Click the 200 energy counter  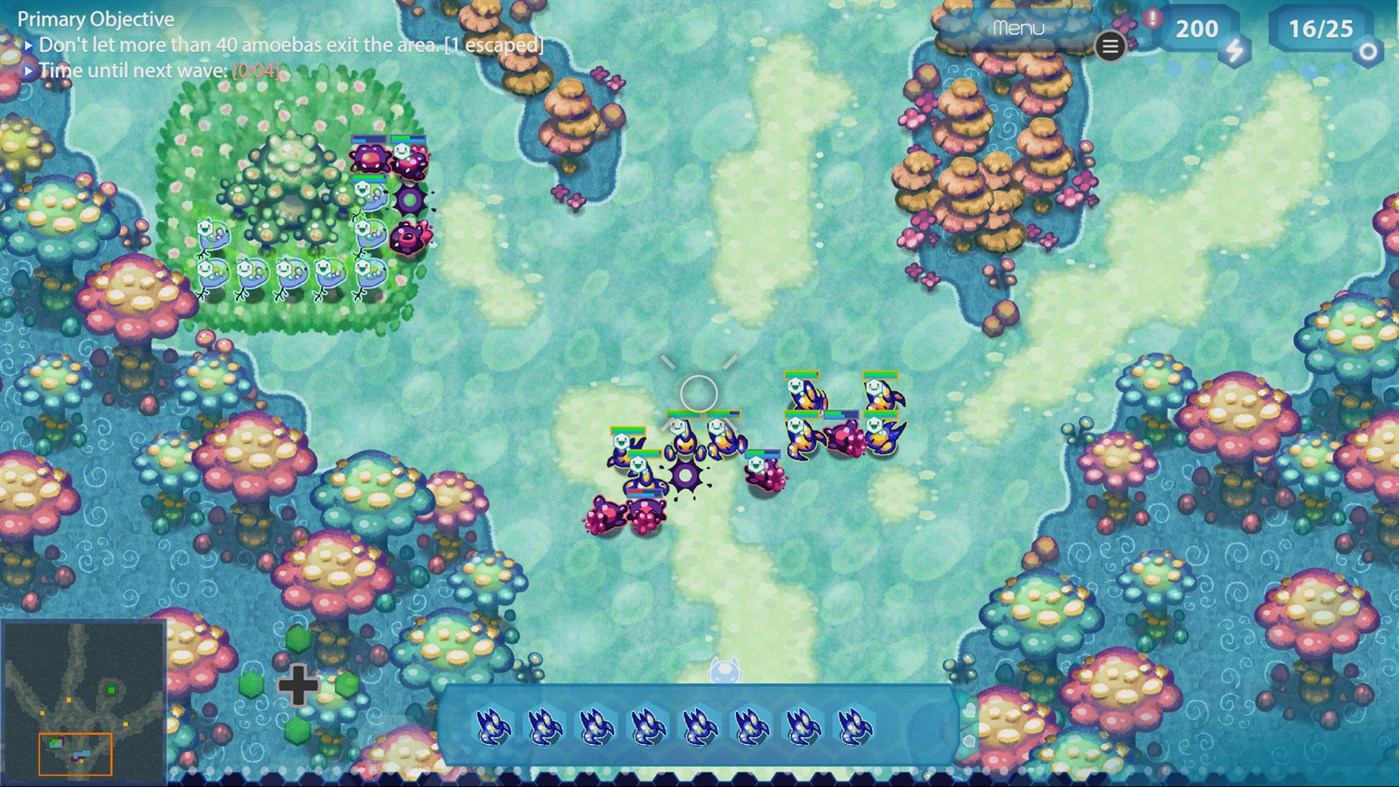tap(1195, 28)
